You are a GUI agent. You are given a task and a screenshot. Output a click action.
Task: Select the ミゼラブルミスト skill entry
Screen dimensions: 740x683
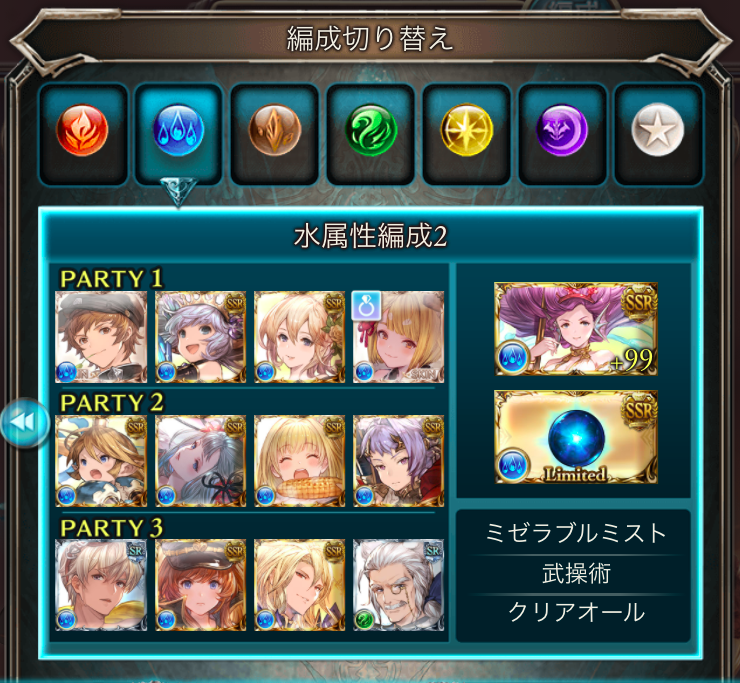[x=573, y=533]
